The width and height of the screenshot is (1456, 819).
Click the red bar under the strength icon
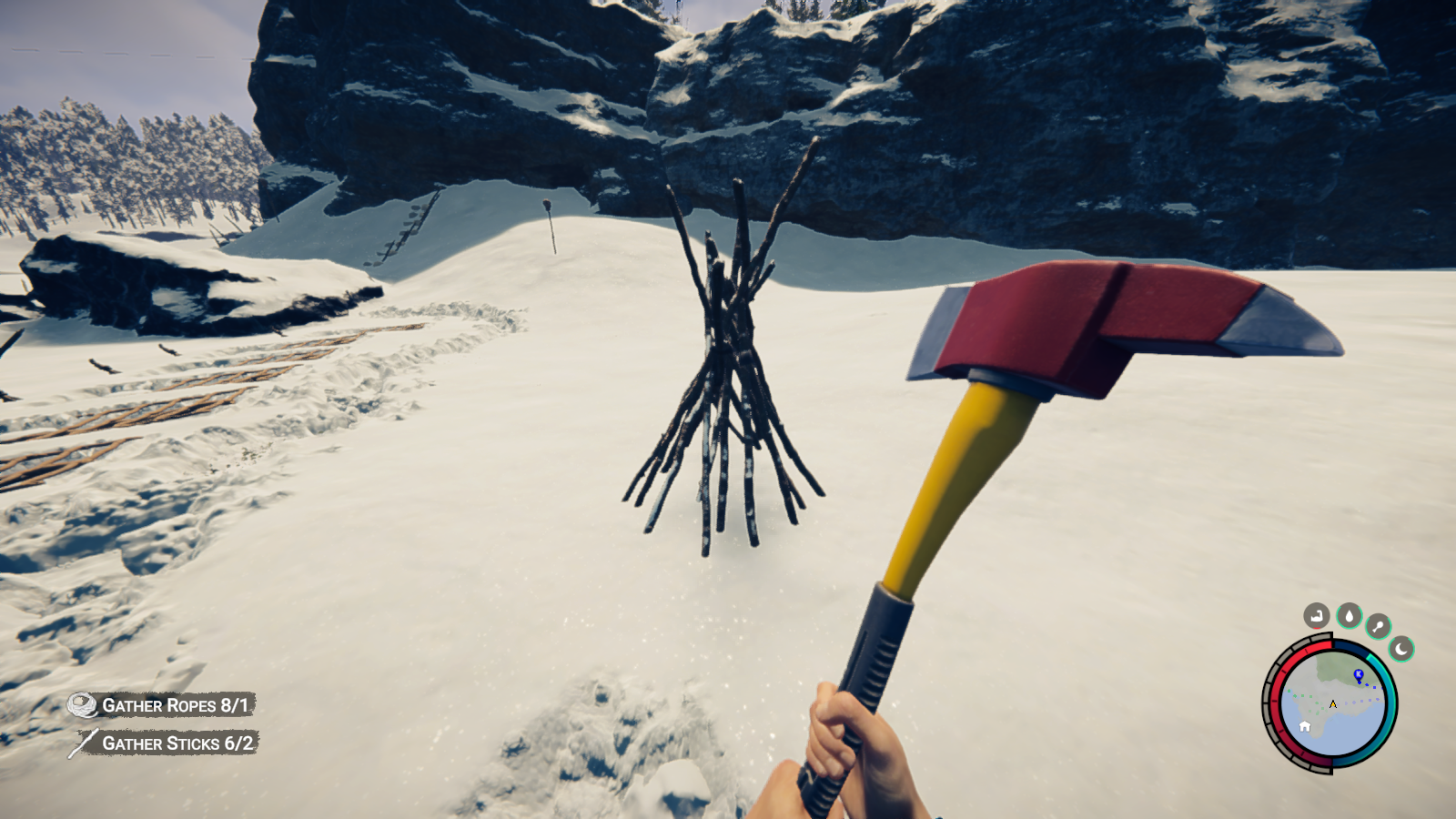1316,629
